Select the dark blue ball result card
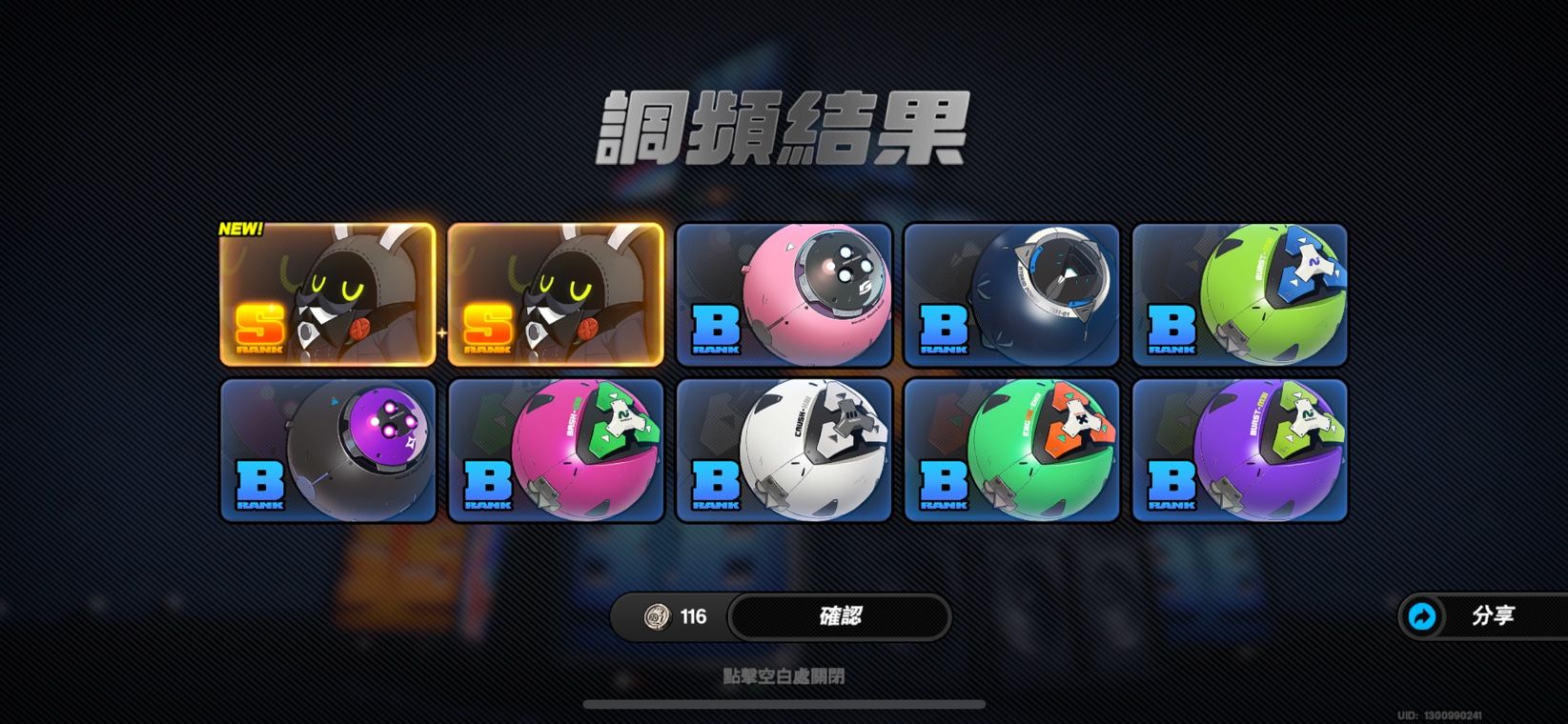Image resolution: width=1568 pixels, height=724 pixels. tap(1010, 293)
